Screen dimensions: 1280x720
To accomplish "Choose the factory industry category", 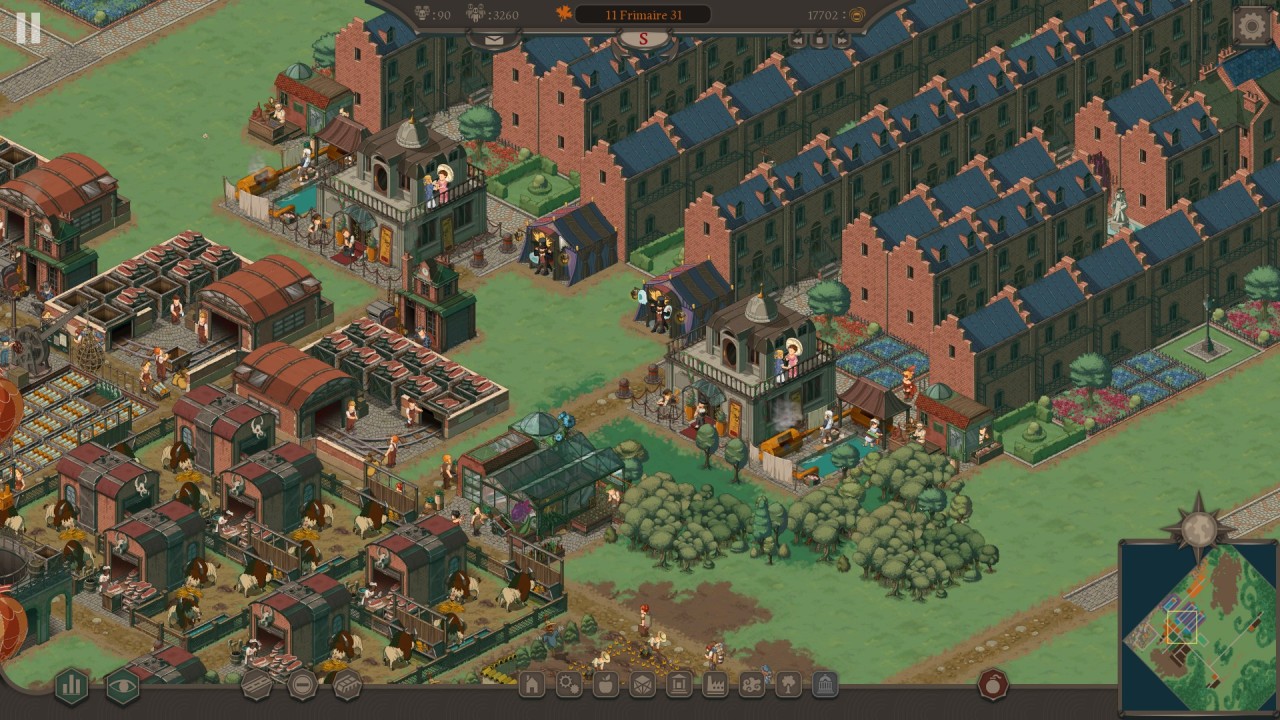I will pyautogui.click(x=715, y=685).
